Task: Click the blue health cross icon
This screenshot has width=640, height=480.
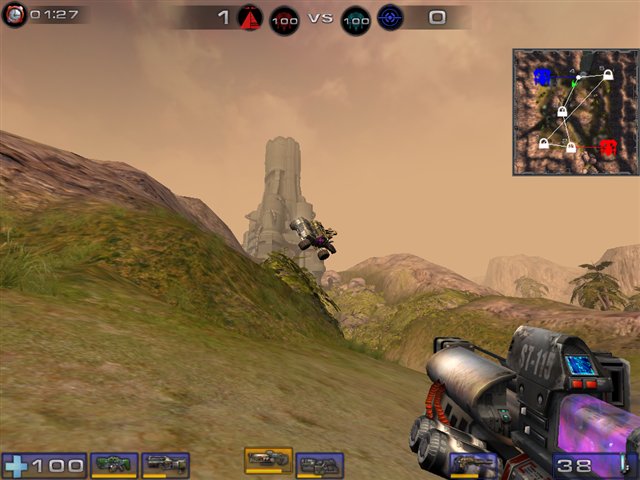Action: click(x=16, y=466)
